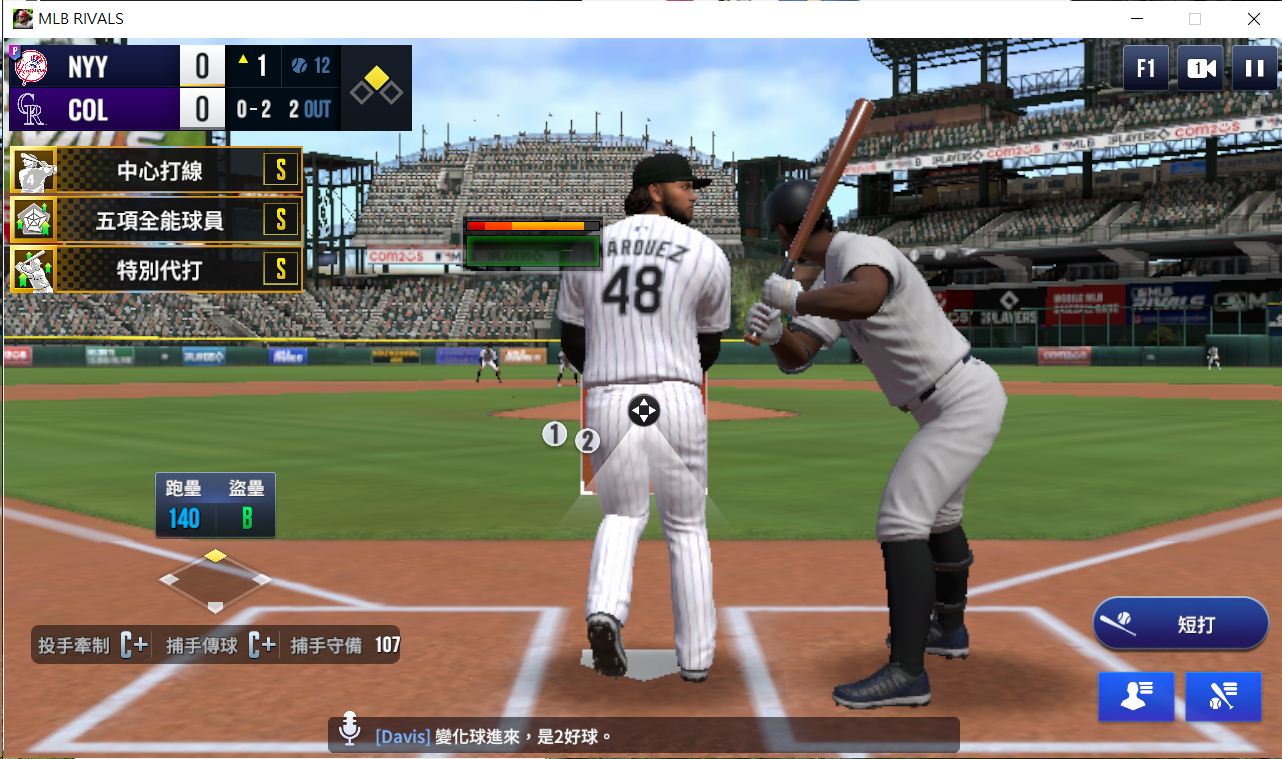Viewport: 1282px width, 759px height.
Task: Select the 特別代打 skill row
Action: coord(156,269)
